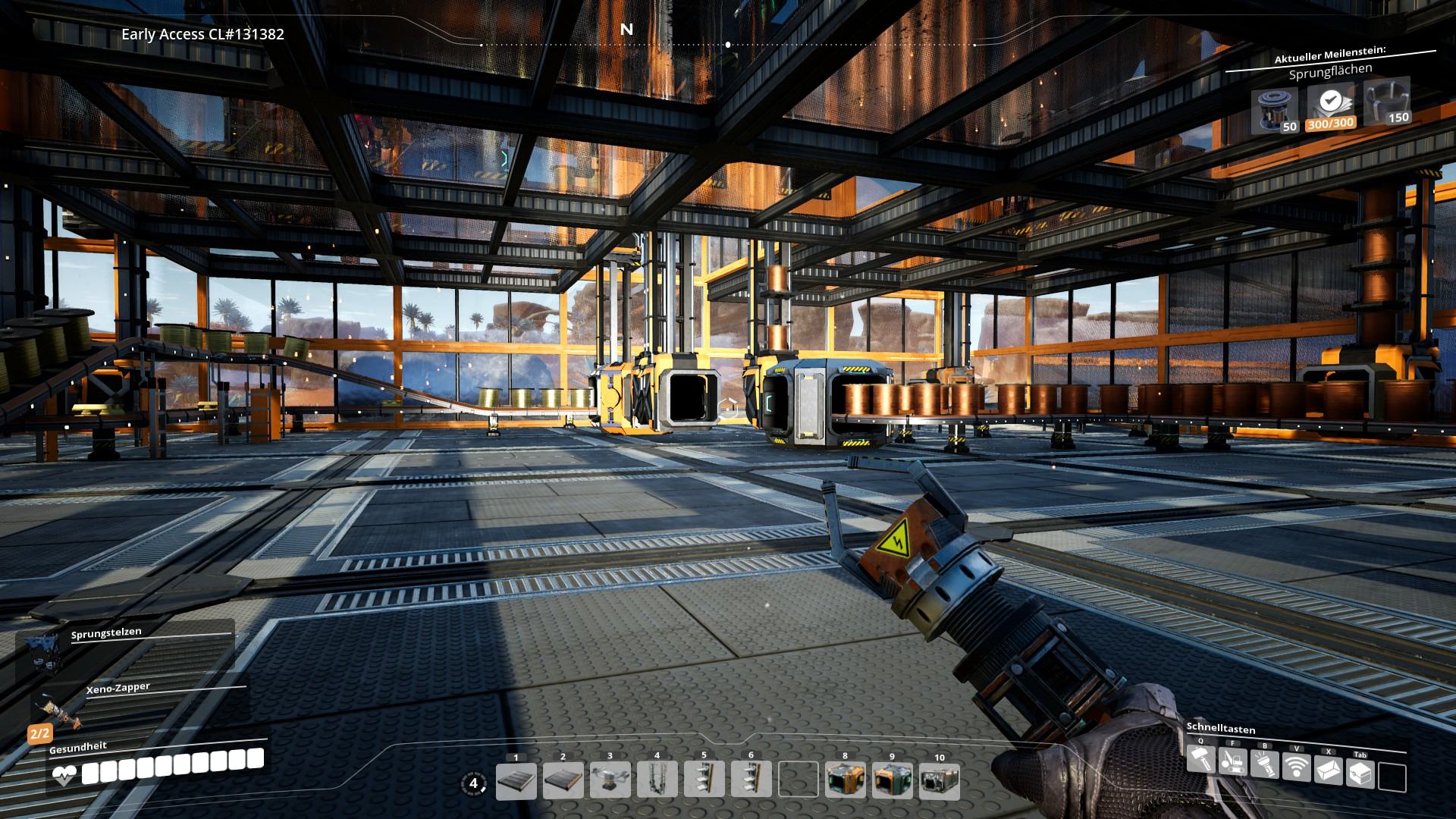Activate the dismantle excavator shortcut
This screenshot has height=819, width=1456.
1232,761
